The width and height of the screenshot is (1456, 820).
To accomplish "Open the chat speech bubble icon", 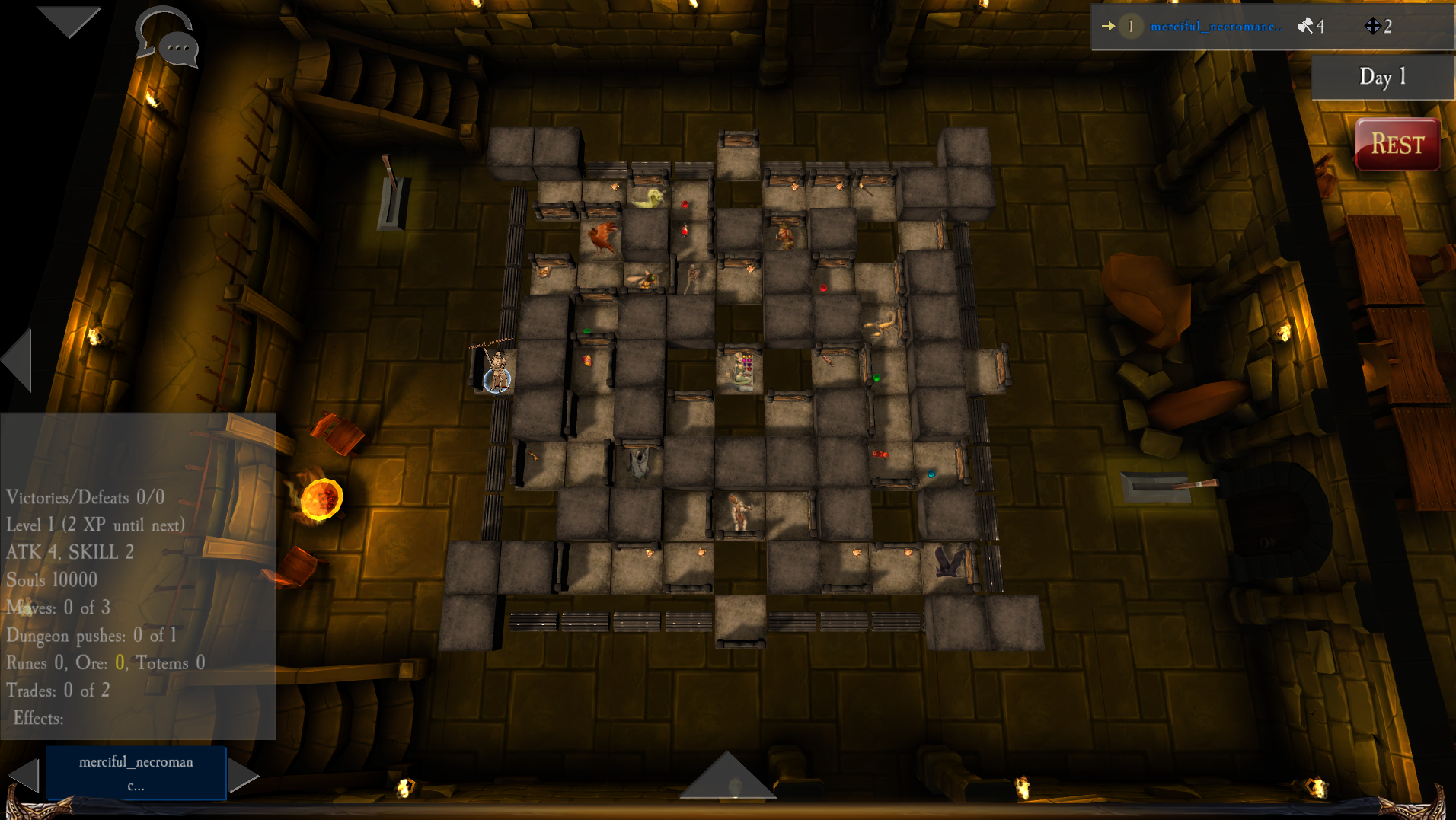I will pyautogui.click(x=169, y=38).
